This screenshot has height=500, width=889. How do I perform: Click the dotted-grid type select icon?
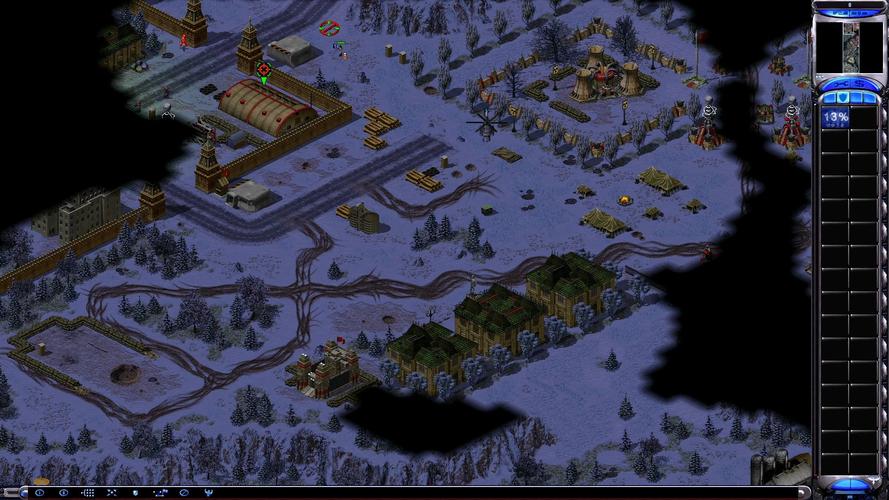[x=87, y=493]
